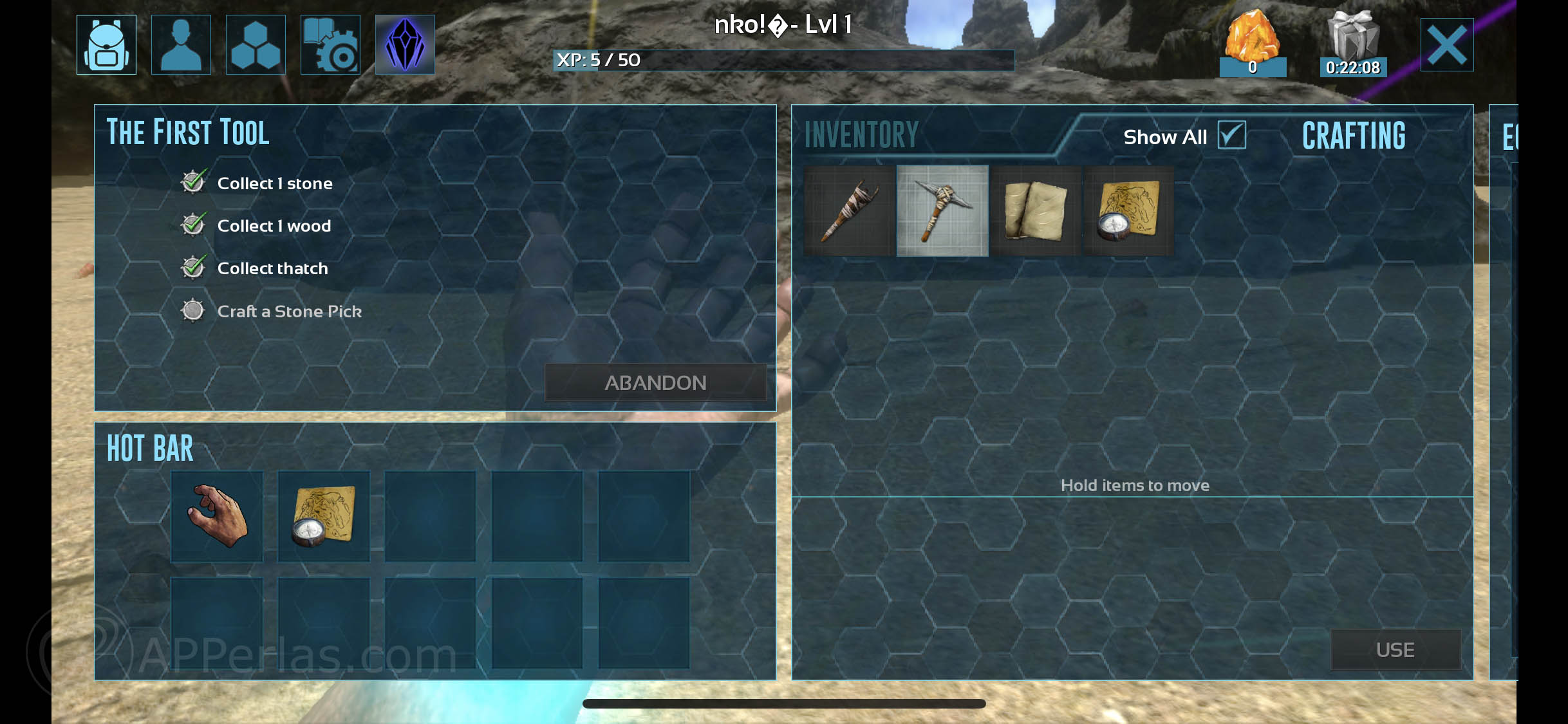The width and height of the screenshot is (1568, 724).
Task: Switch to the Inventory tab
Action: point(862,135)
